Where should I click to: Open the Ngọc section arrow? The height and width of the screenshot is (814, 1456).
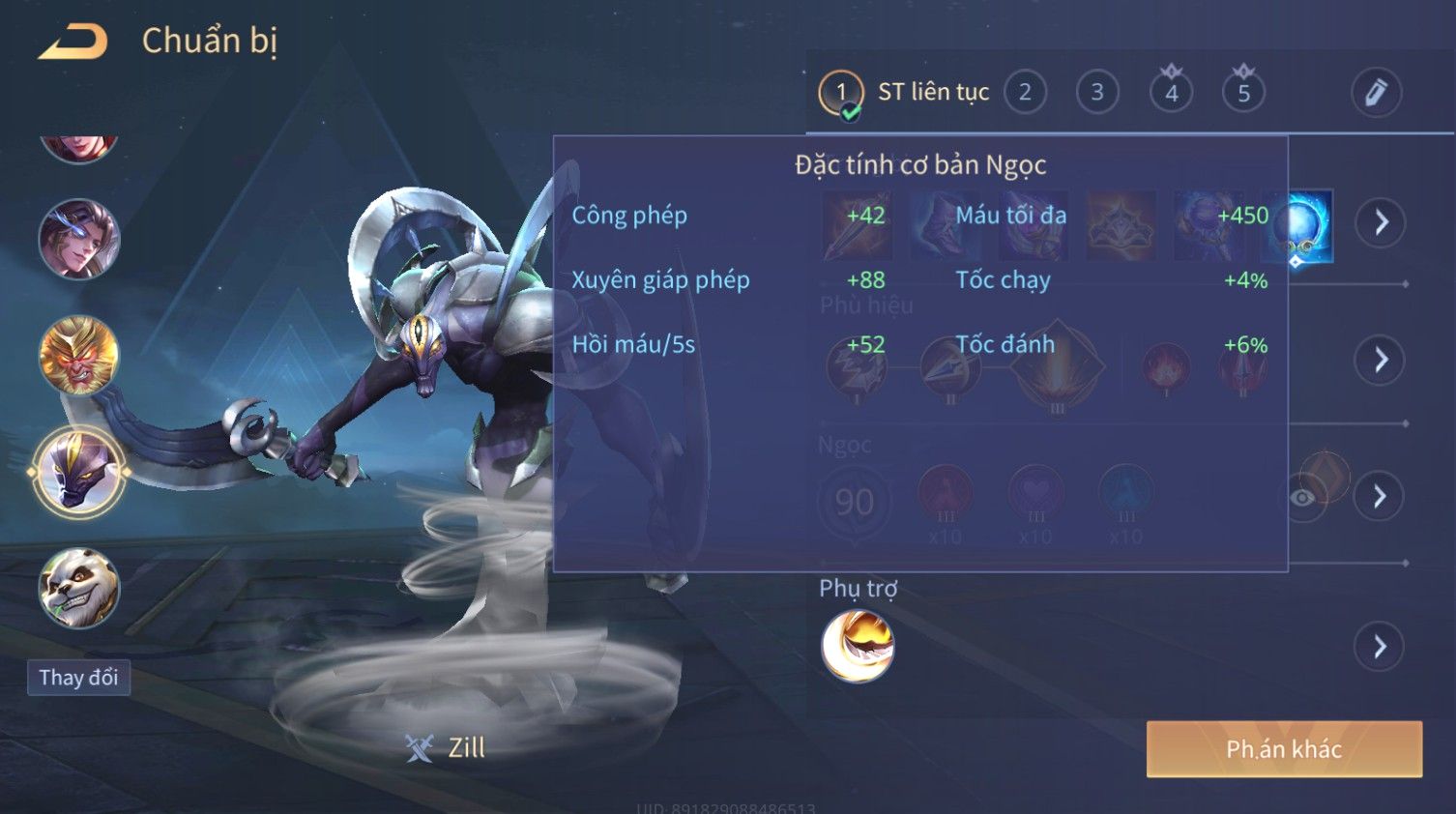click(1380, 497)
